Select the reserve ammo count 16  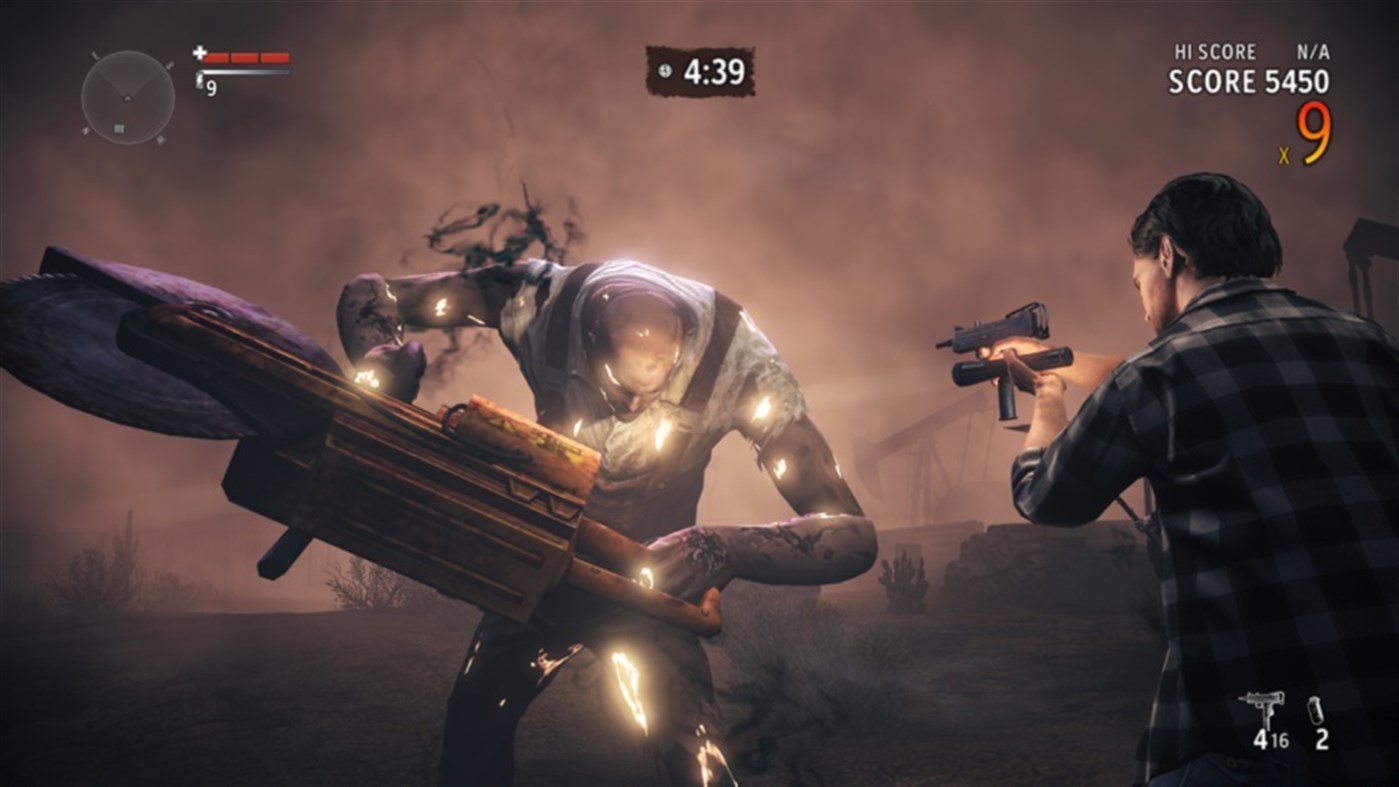click(1279, 739)
